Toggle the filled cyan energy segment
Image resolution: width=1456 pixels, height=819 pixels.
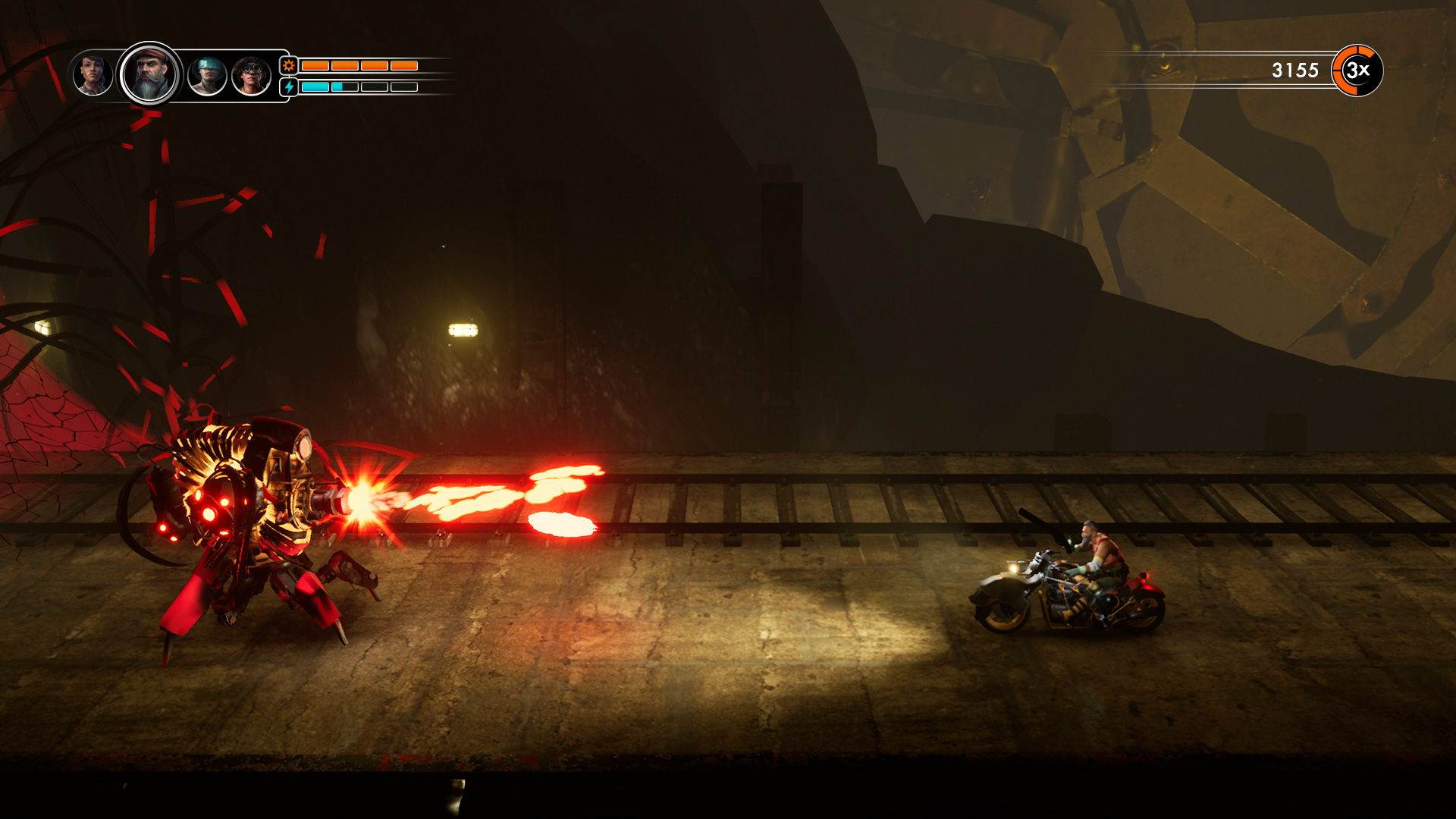click(x=317, y=86)
